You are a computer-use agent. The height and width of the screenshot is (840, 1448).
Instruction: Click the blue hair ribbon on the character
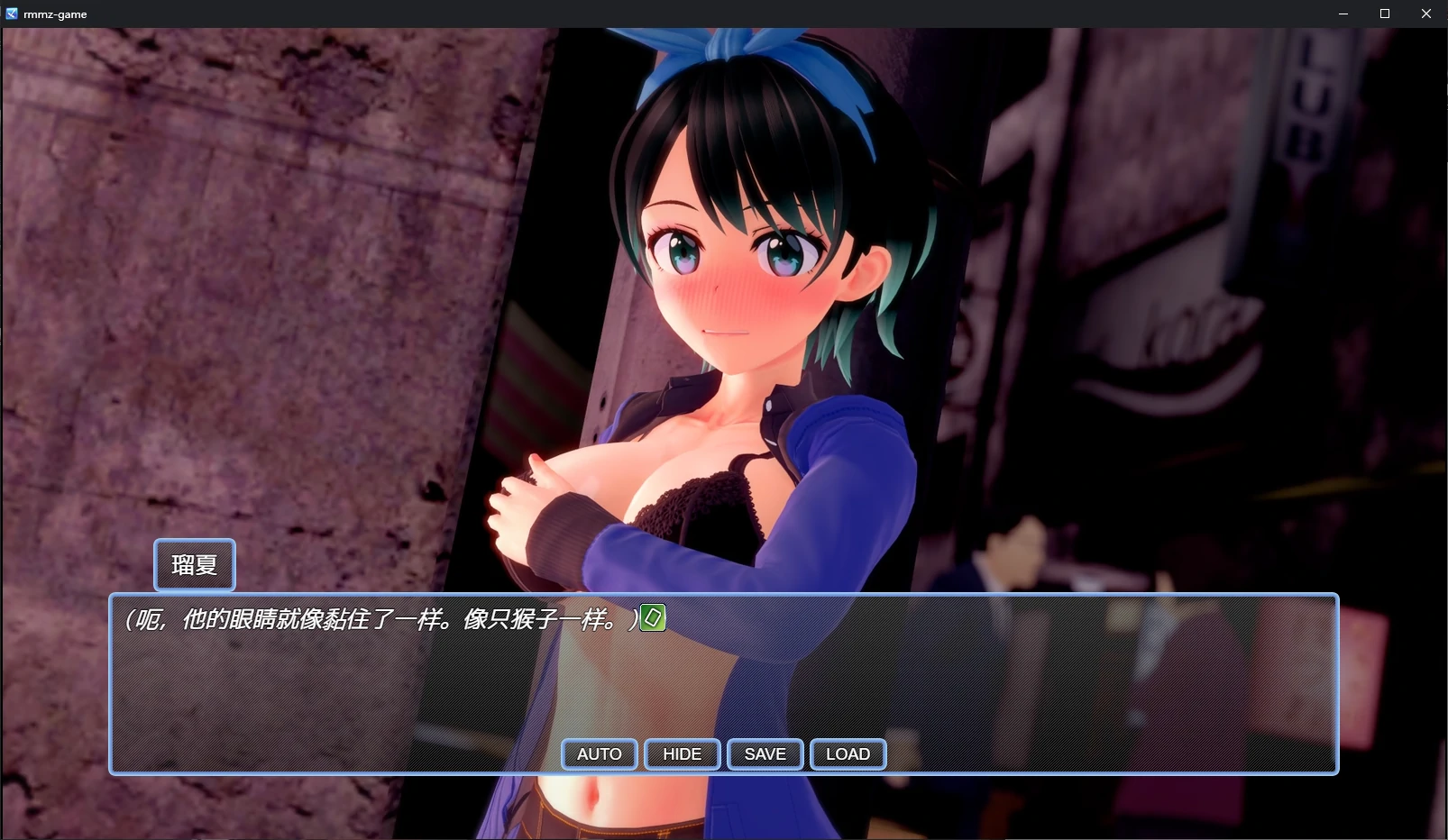coord(721,50)
